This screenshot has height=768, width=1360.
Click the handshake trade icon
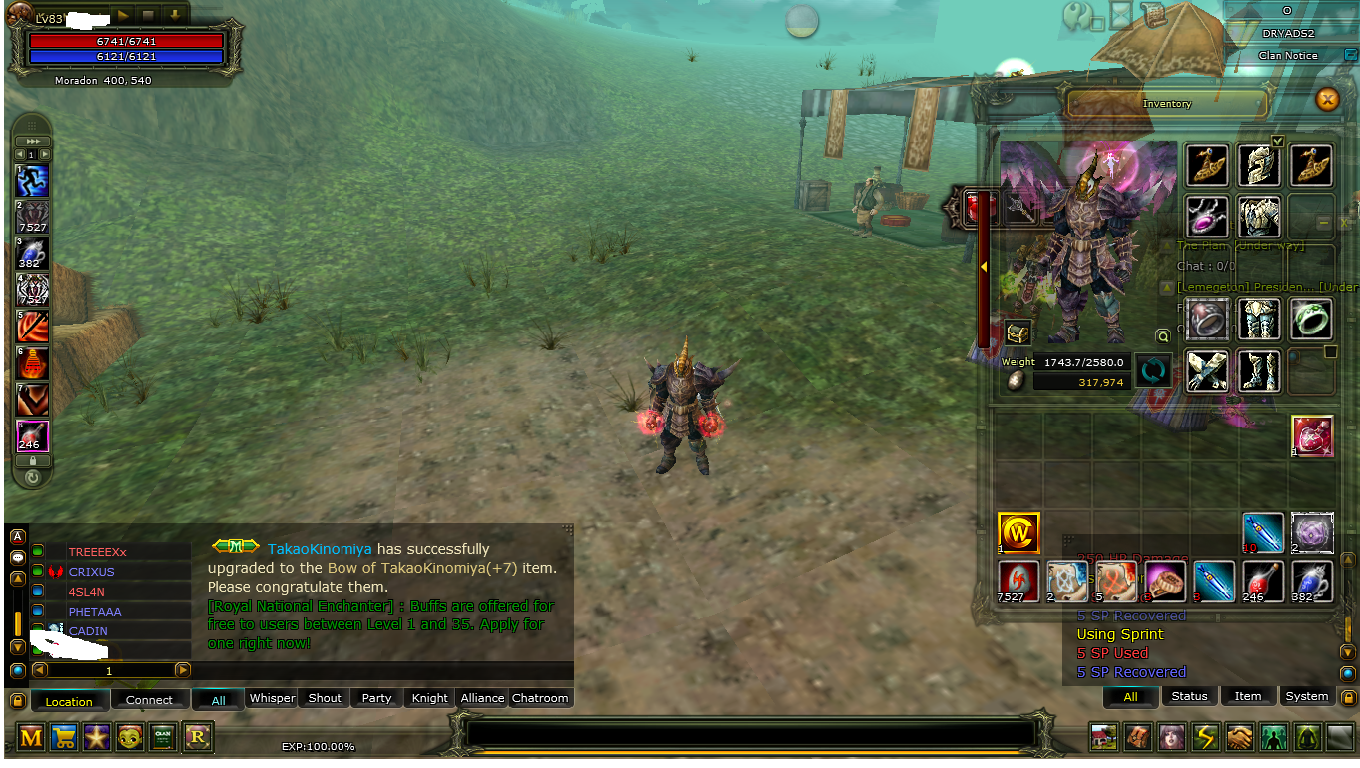tap(1238, 736)
